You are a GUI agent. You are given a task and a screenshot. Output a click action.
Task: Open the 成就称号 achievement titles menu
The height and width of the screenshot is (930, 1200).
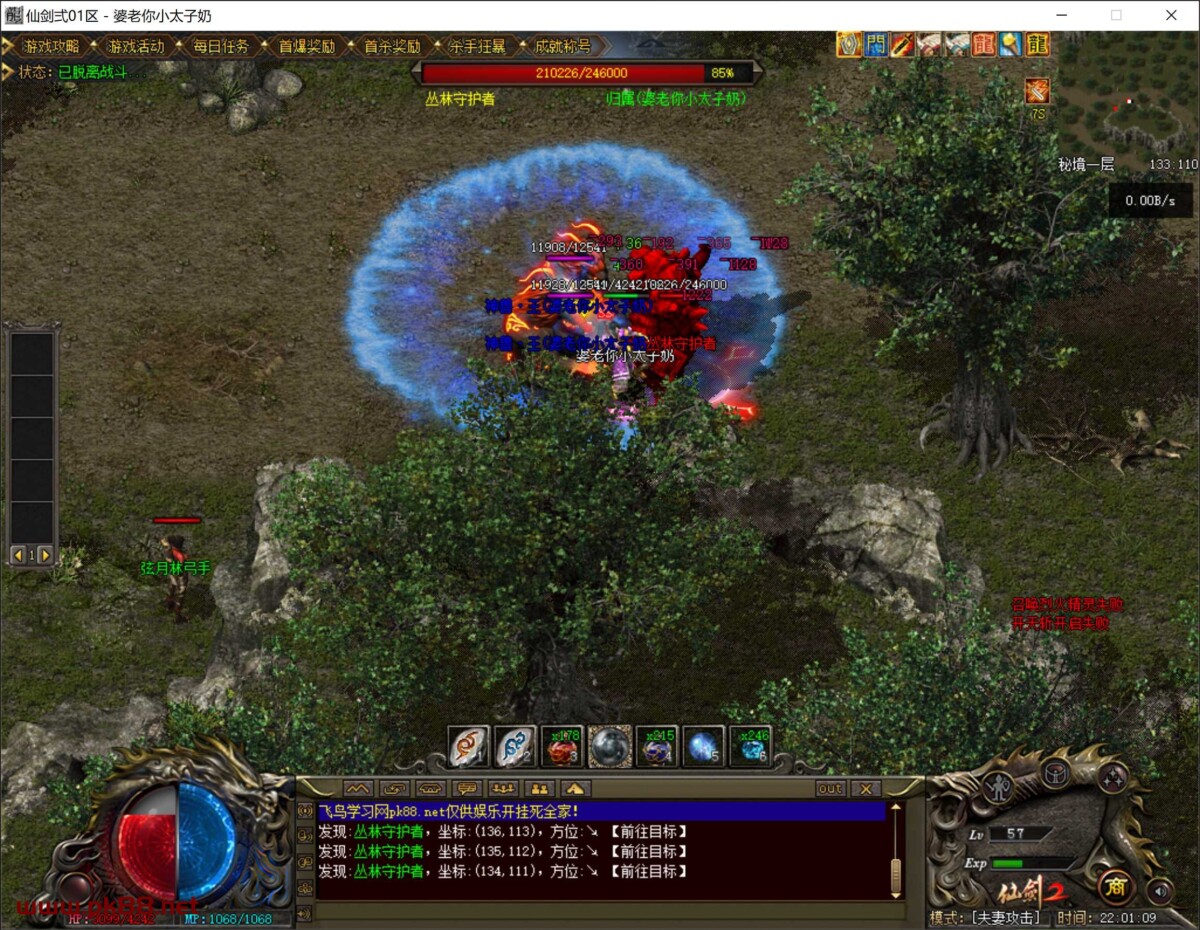[x=562, y=46]
